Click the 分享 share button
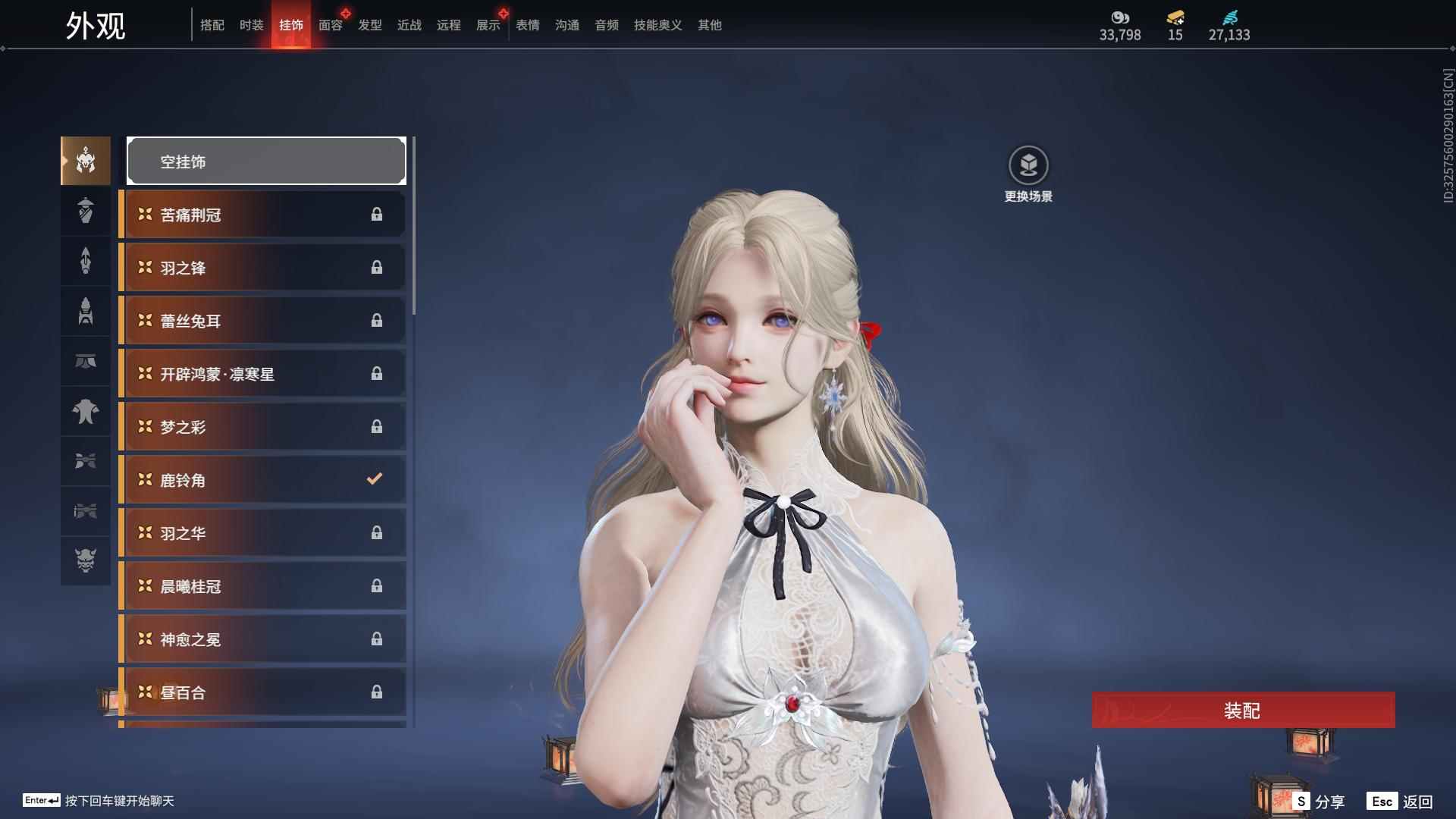 pyautogui.click(x=1320, y=802)
